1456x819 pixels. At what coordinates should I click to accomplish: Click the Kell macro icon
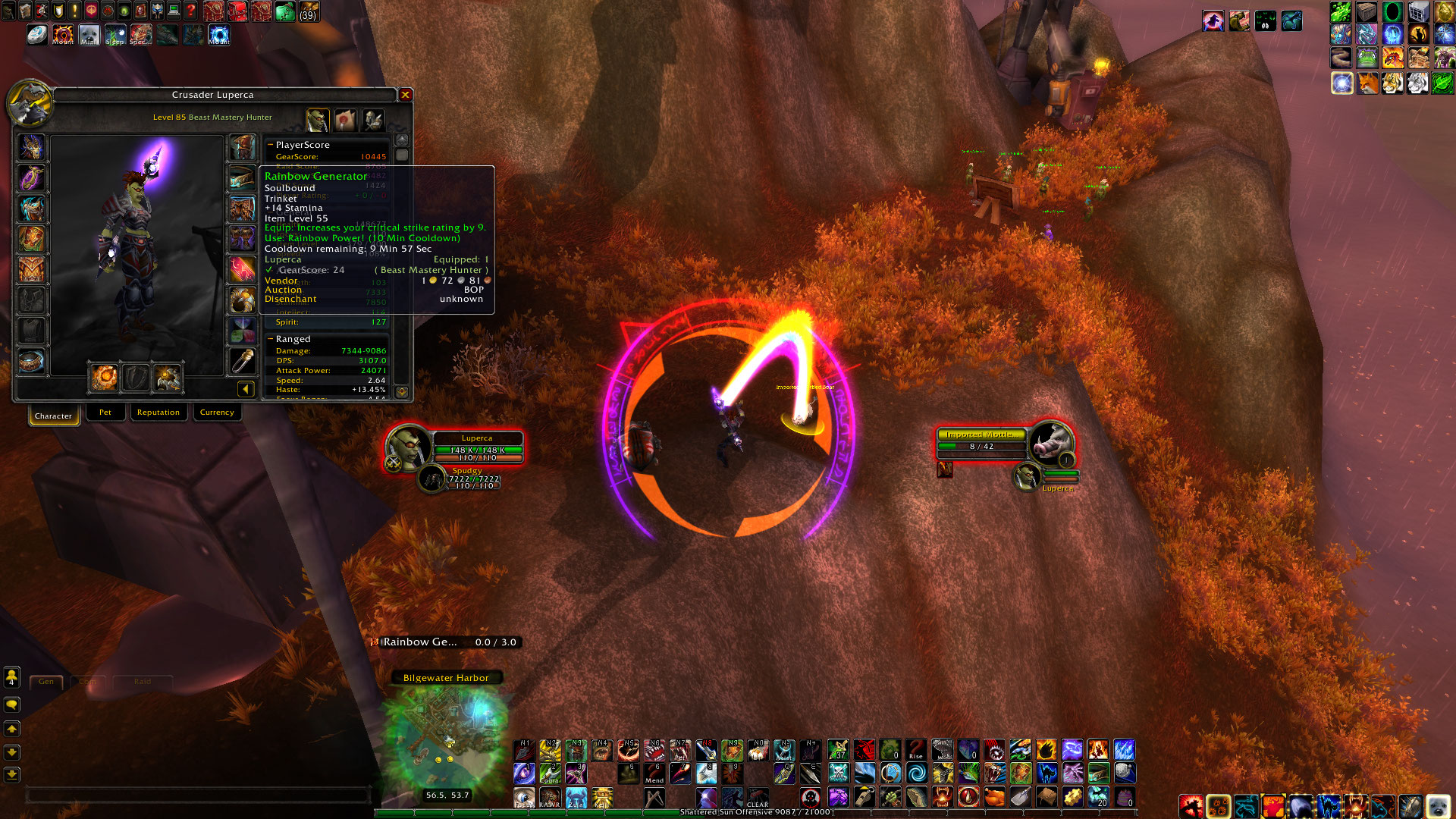602,799
